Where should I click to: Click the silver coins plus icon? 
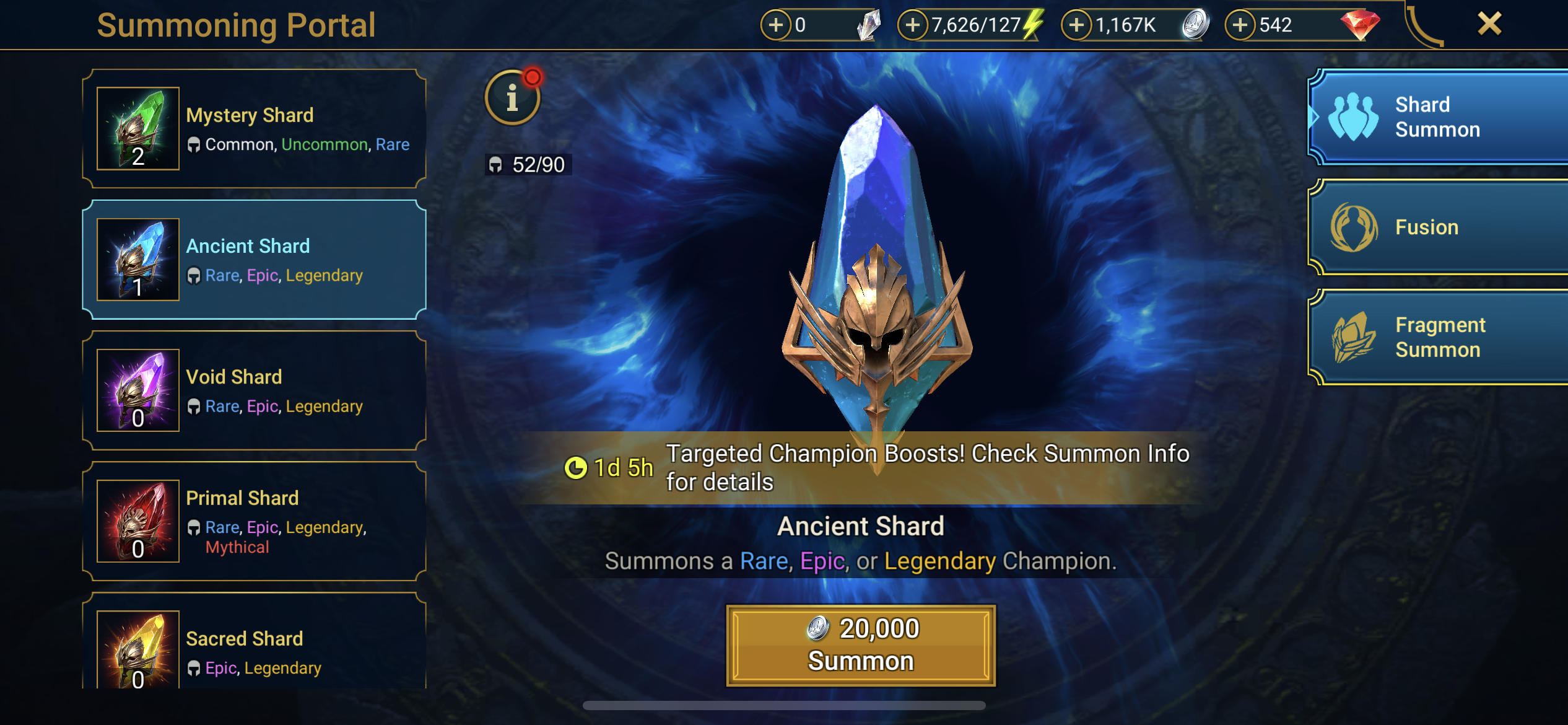1077,25
